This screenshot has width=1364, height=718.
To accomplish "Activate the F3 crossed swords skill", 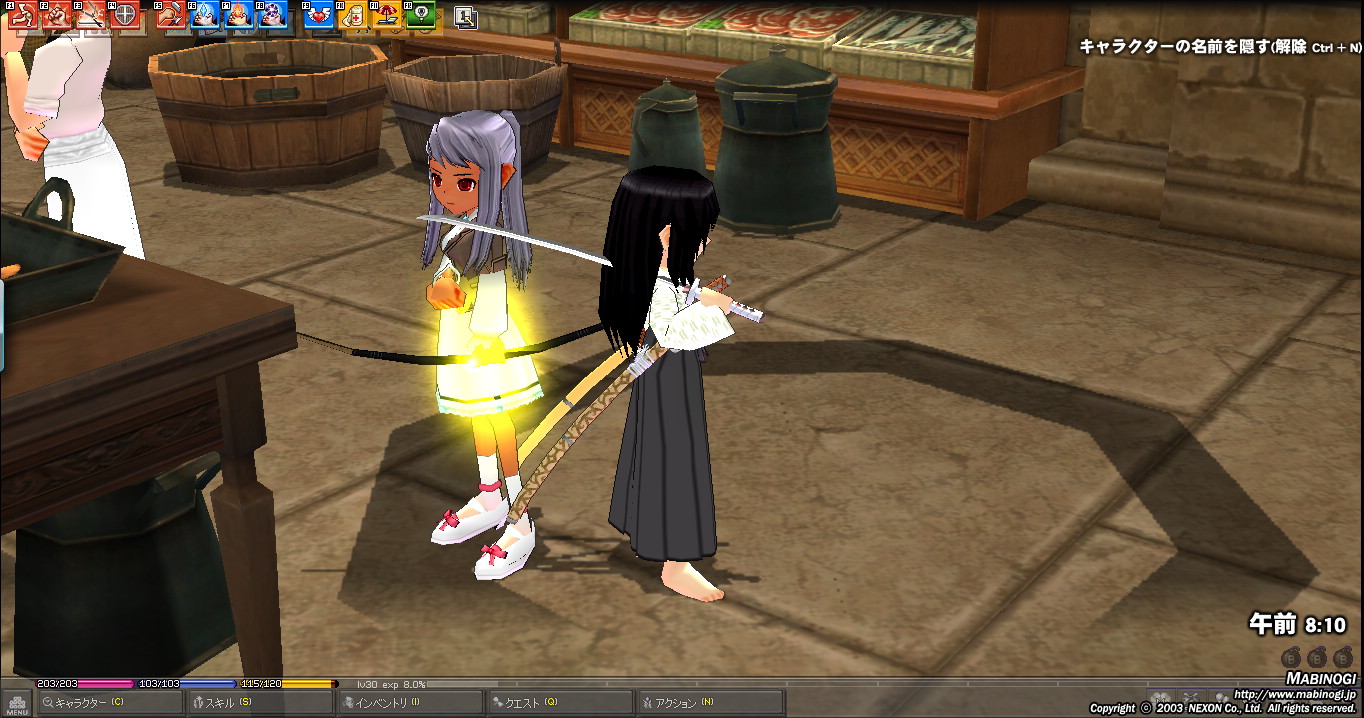I will 92,14.
